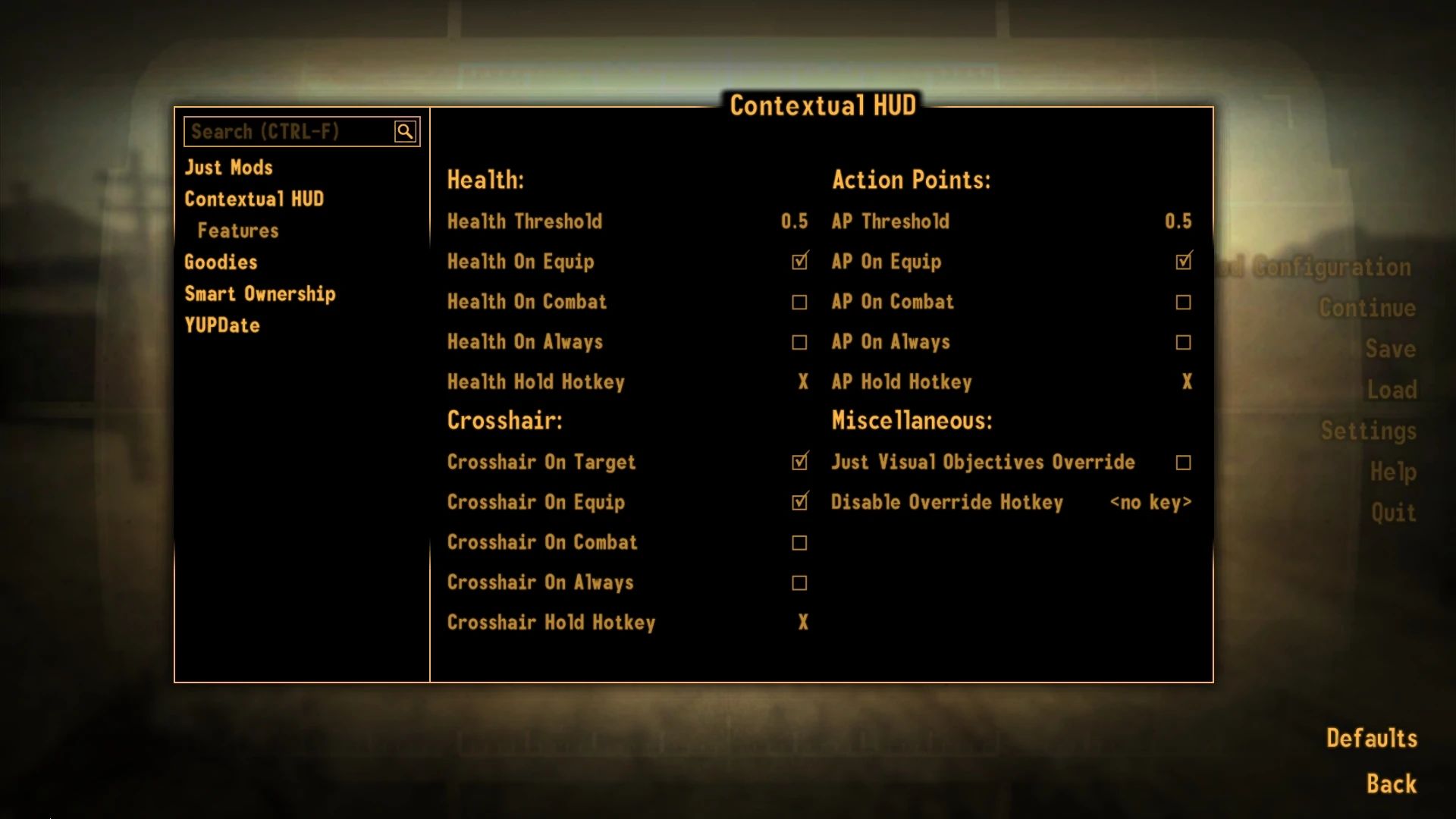Viewport: 1456px width, 819px height.
Task: Open the Smart Ownership settings
Action: tap(260, 293)
